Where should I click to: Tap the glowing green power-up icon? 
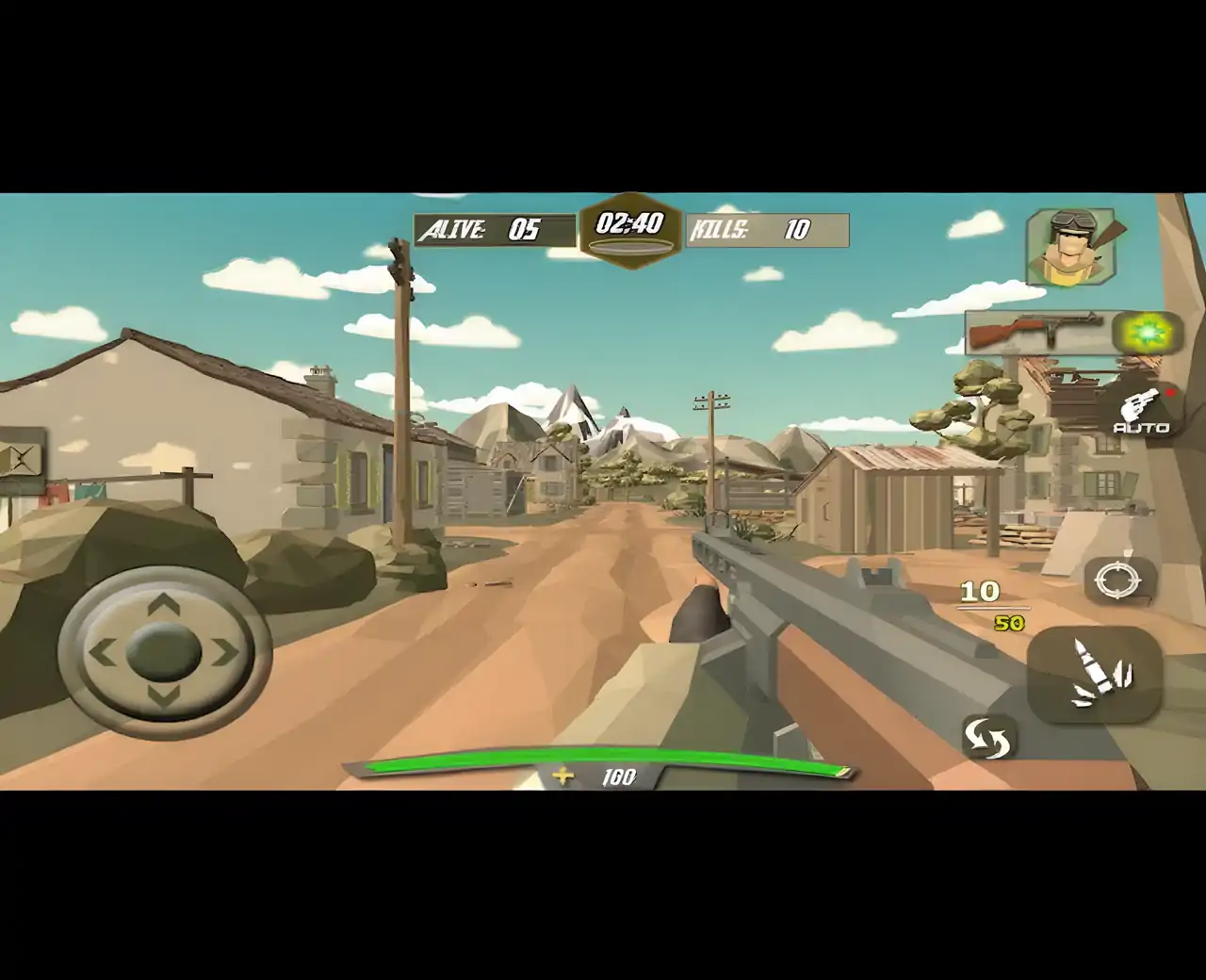pyautogui.click(x=1147, y=331)
